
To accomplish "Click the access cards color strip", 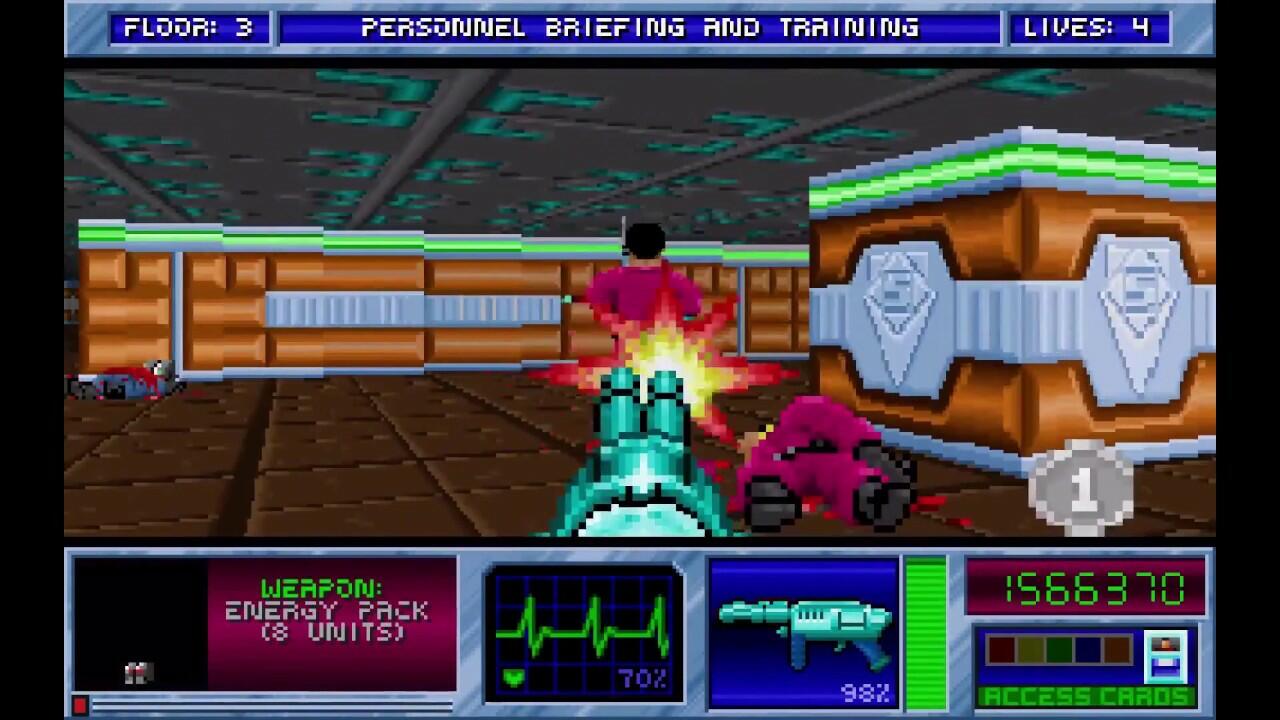I will pyautogui.click(x=1057, y=651).
